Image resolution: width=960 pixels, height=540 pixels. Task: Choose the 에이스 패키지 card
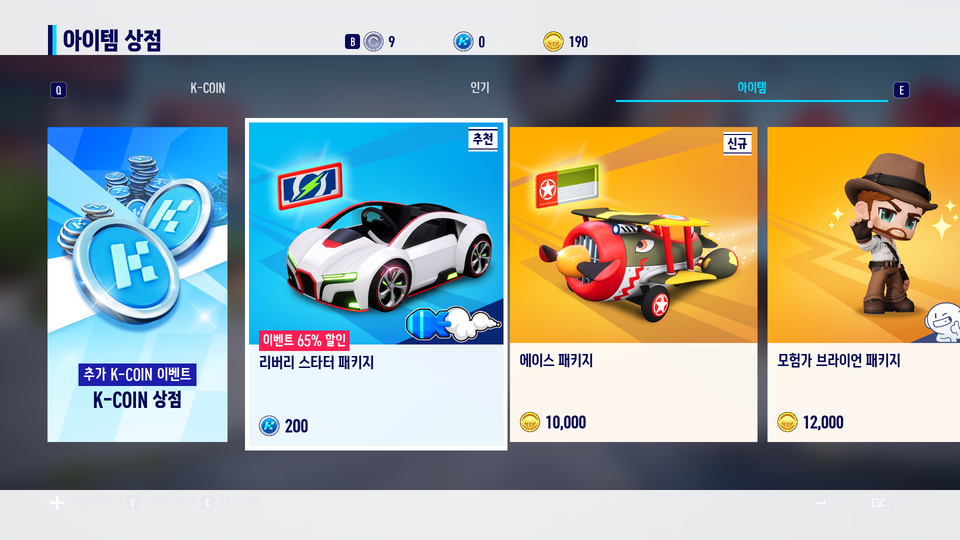[633, 284]
